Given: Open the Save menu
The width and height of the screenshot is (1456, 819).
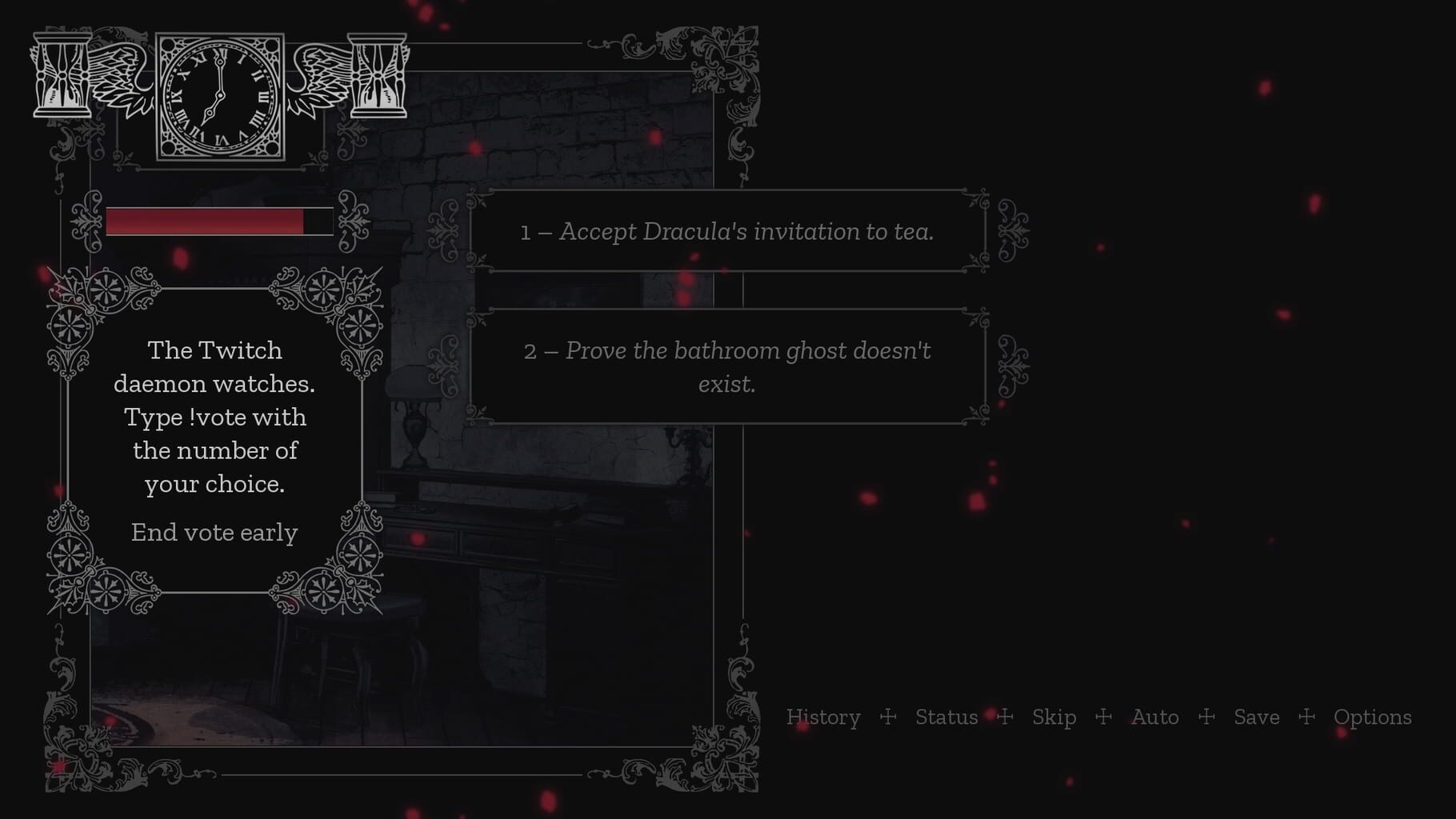Looking at the screenshot, I should coord(1257,717).
